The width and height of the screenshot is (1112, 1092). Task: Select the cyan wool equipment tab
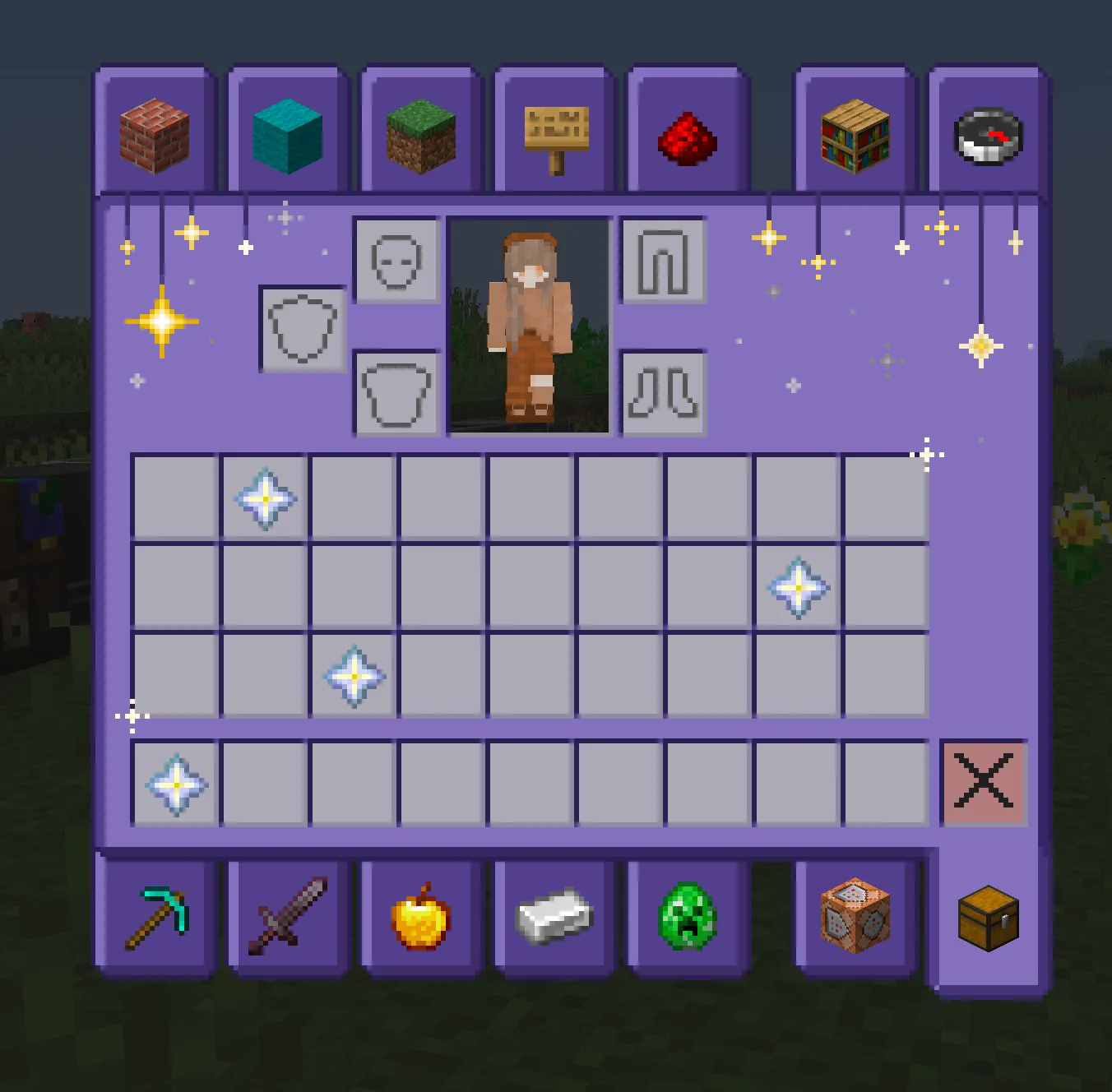[286, 132]
